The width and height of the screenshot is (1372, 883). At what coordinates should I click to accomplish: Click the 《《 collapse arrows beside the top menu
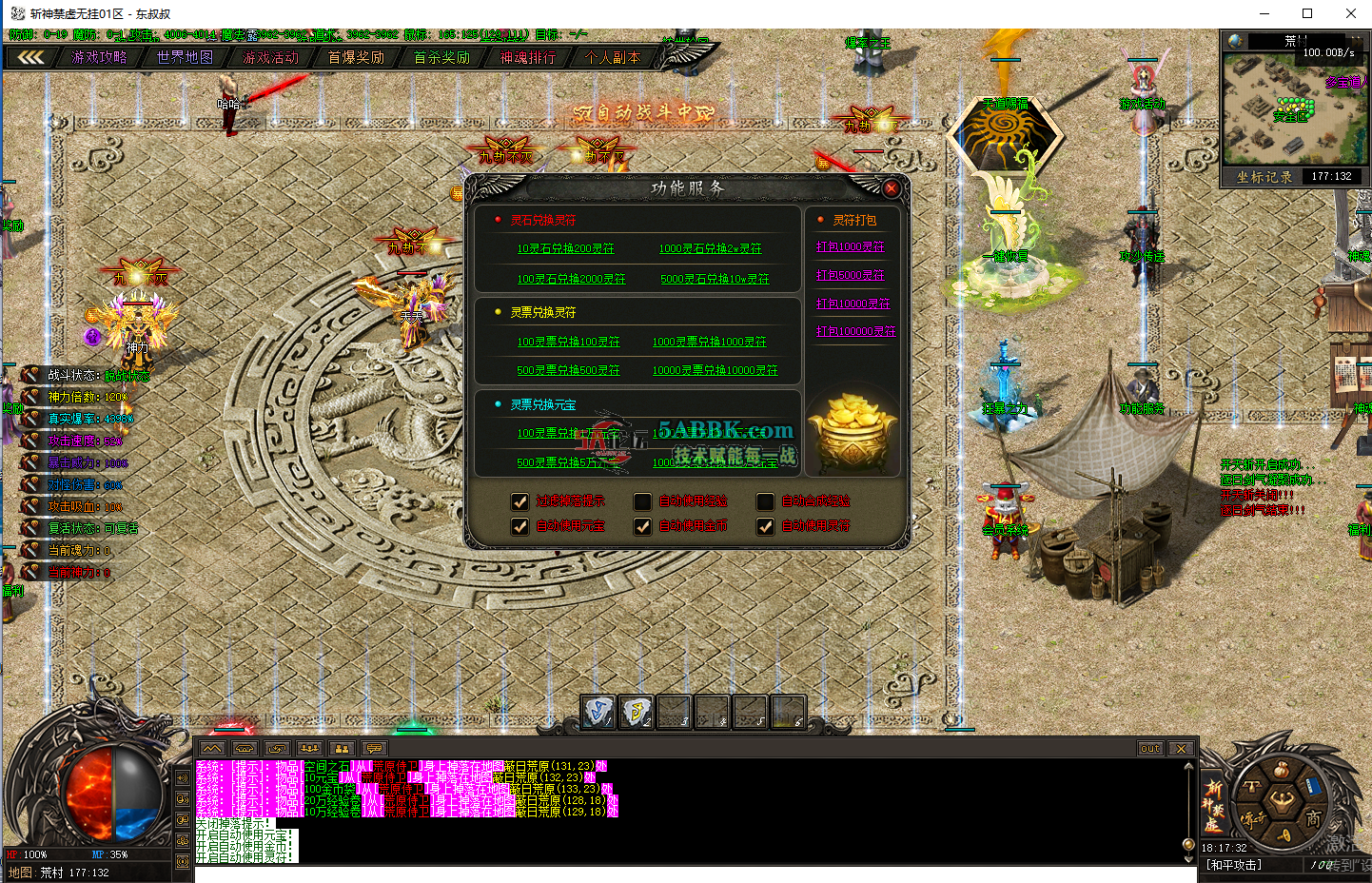coord(31,56)
